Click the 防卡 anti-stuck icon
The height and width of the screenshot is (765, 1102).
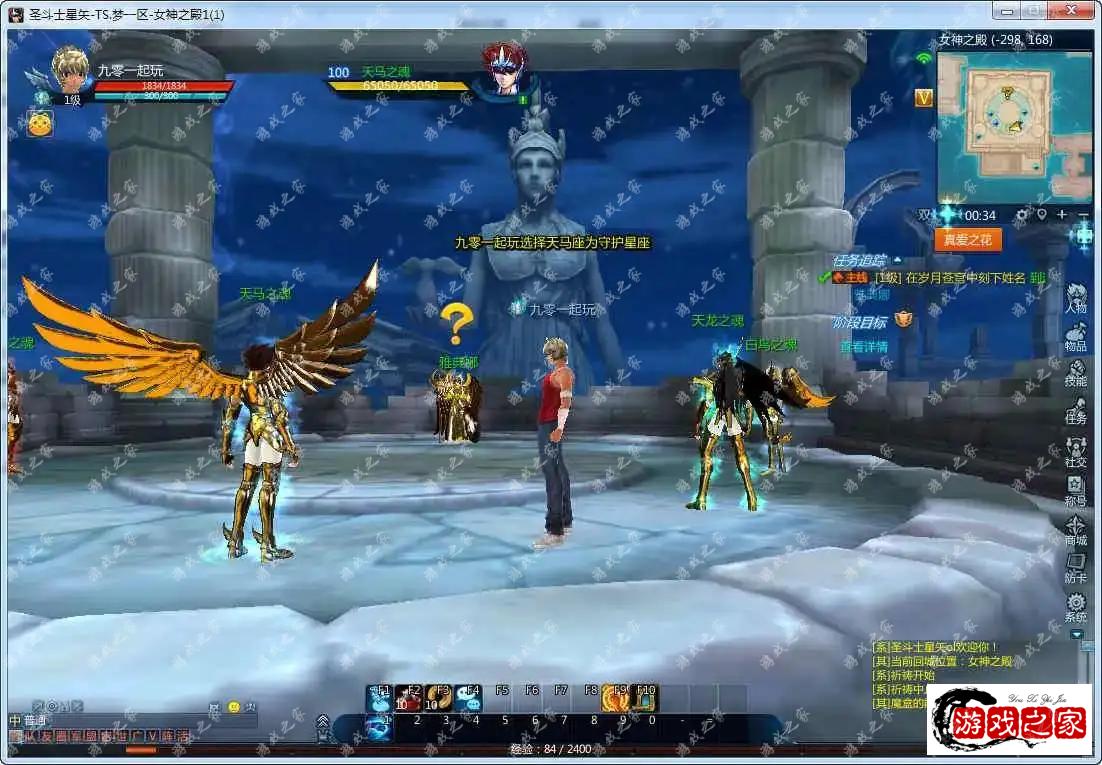(1076, 567)
